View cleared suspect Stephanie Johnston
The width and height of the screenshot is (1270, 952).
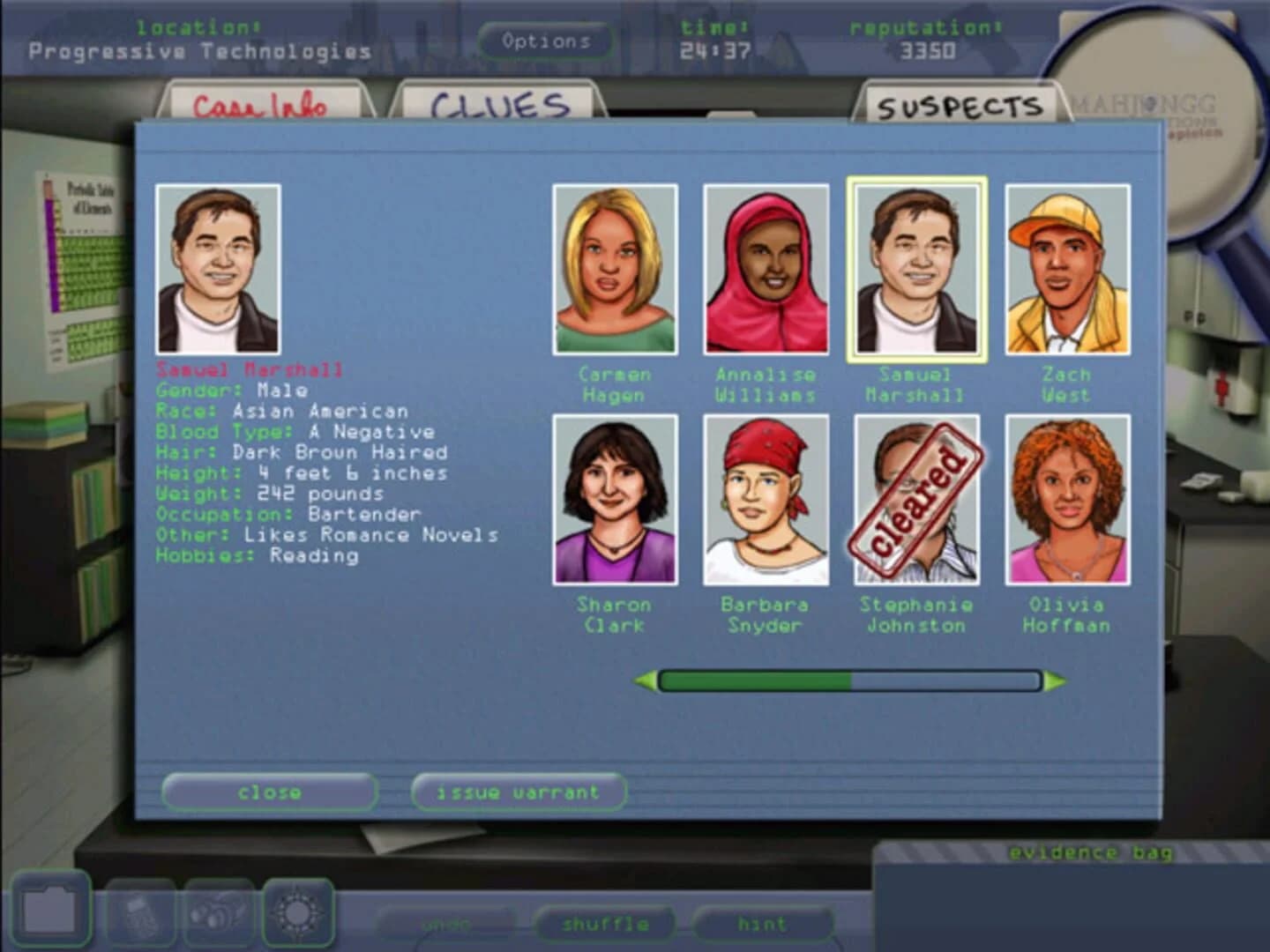915,499
